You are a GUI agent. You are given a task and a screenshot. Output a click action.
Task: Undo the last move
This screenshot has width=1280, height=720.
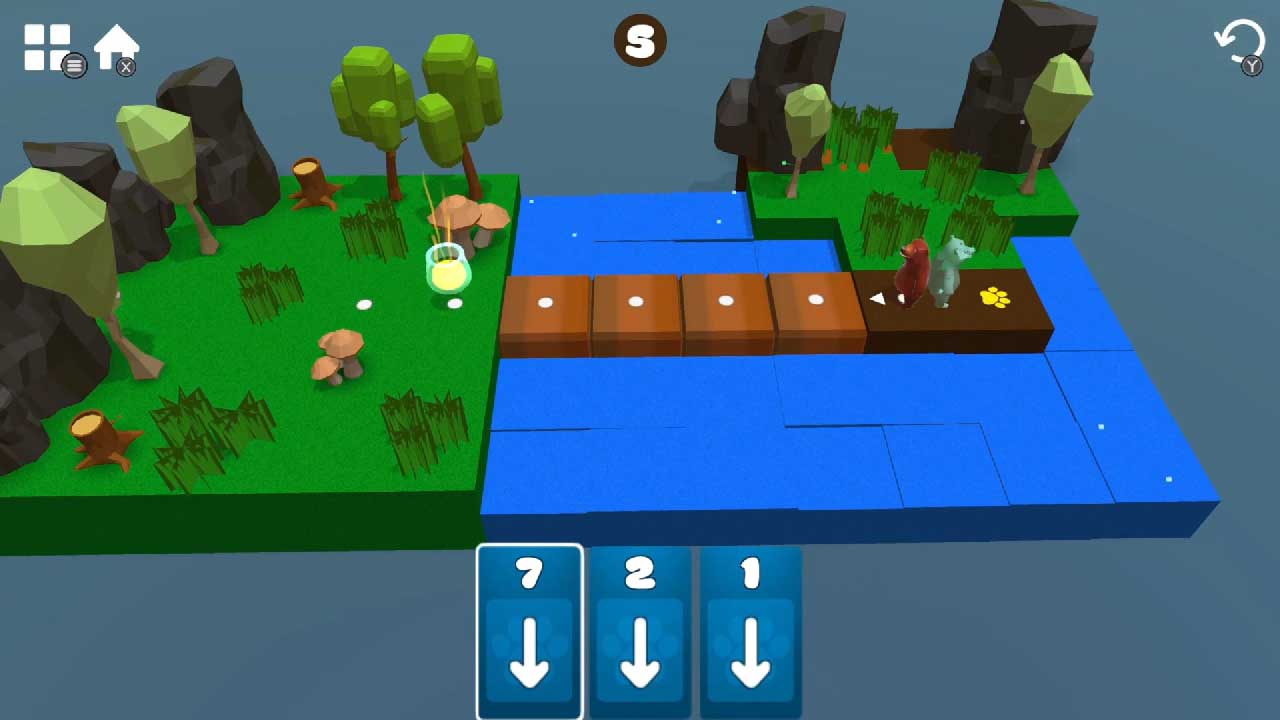[x=1238, y=43]
